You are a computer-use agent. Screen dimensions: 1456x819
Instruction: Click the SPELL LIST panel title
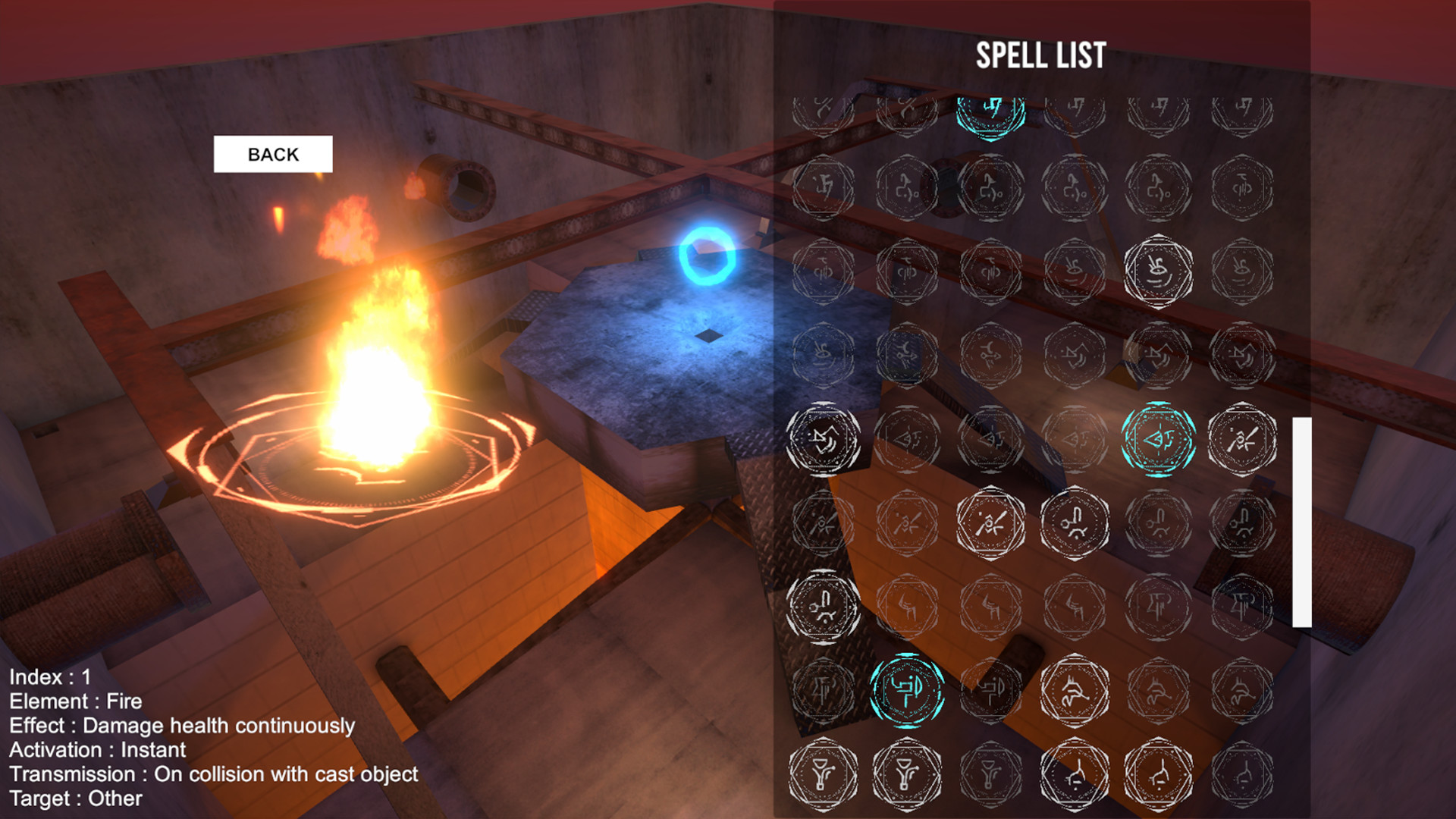1040,55
